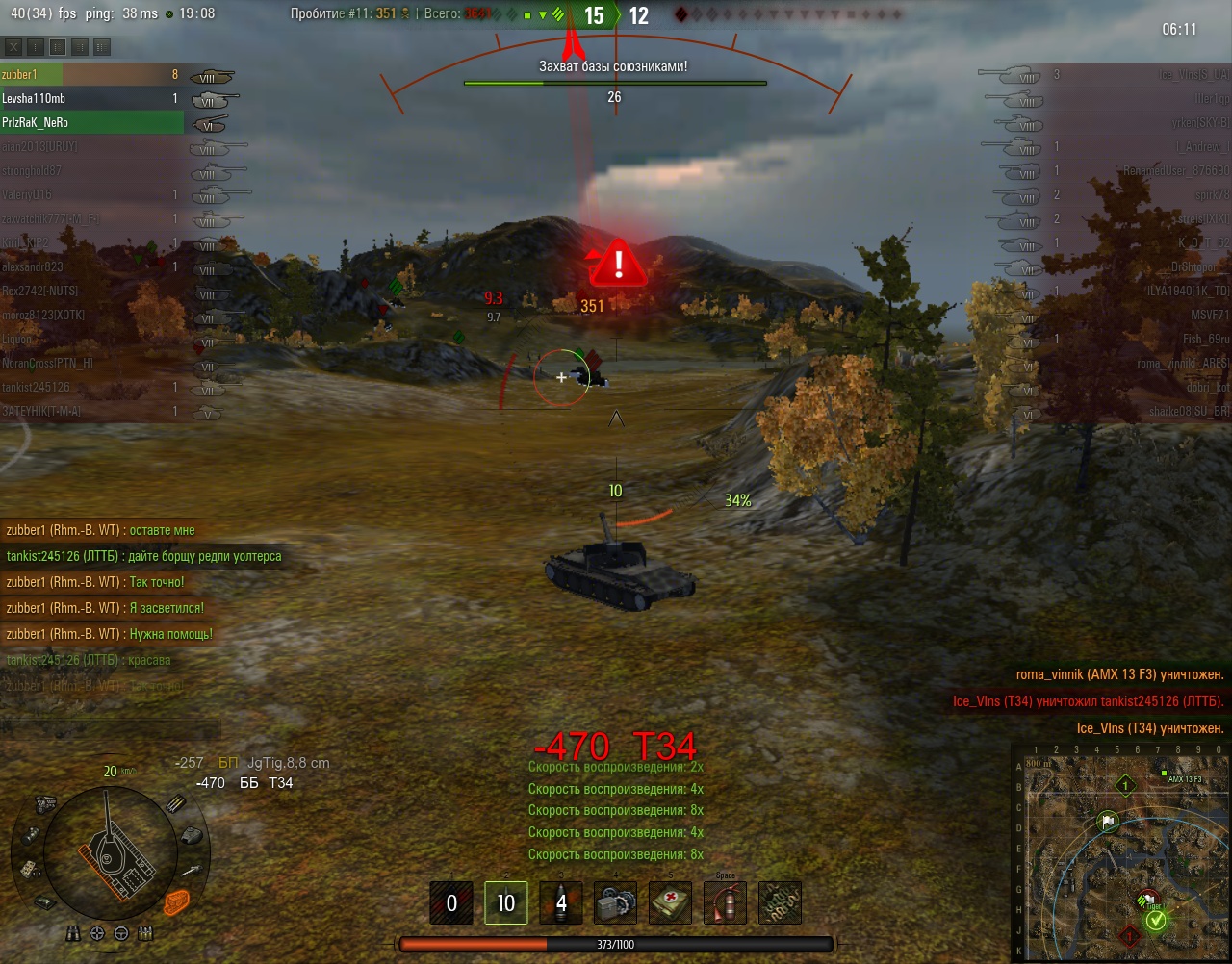Use the repair kit consumable
The width and height of the screenshot is (1232, 964).
tap(616, 903)
